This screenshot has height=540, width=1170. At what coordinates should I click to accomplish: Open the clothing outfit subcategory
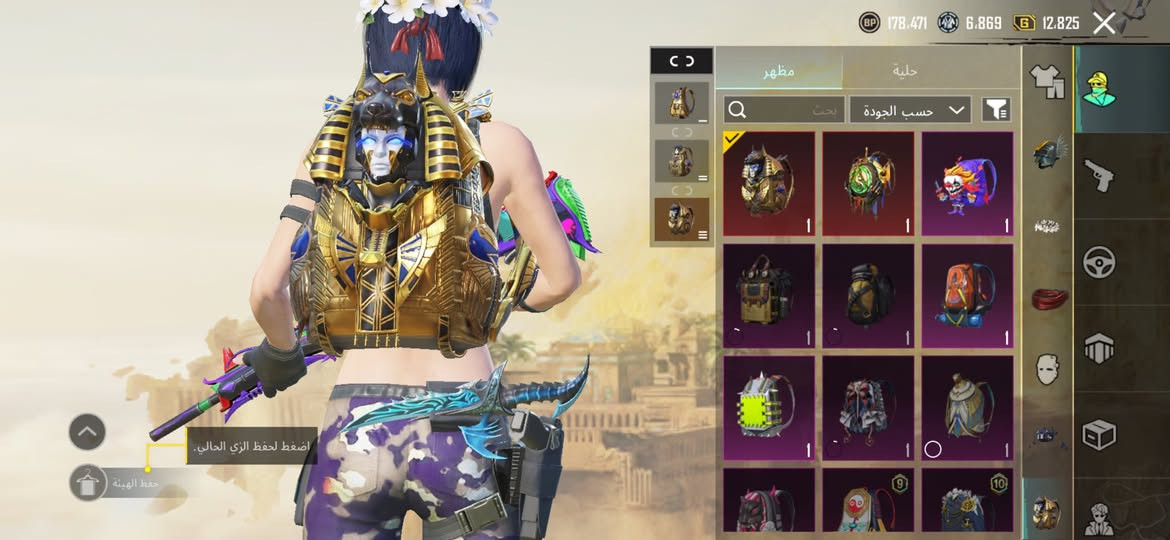[x=1047, y=81]
